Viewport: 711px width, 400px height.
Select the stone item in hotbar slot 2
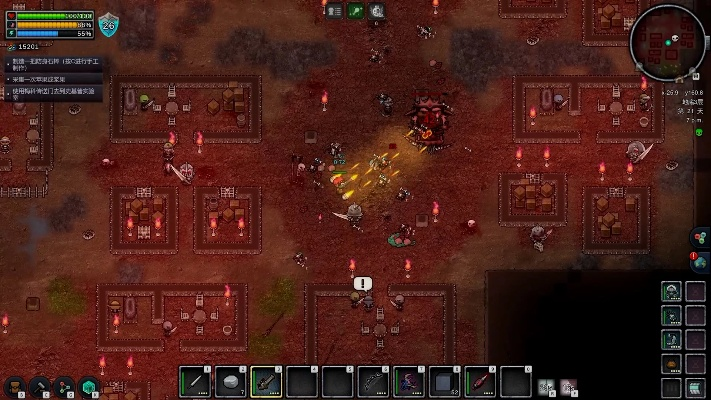(230, 381)
